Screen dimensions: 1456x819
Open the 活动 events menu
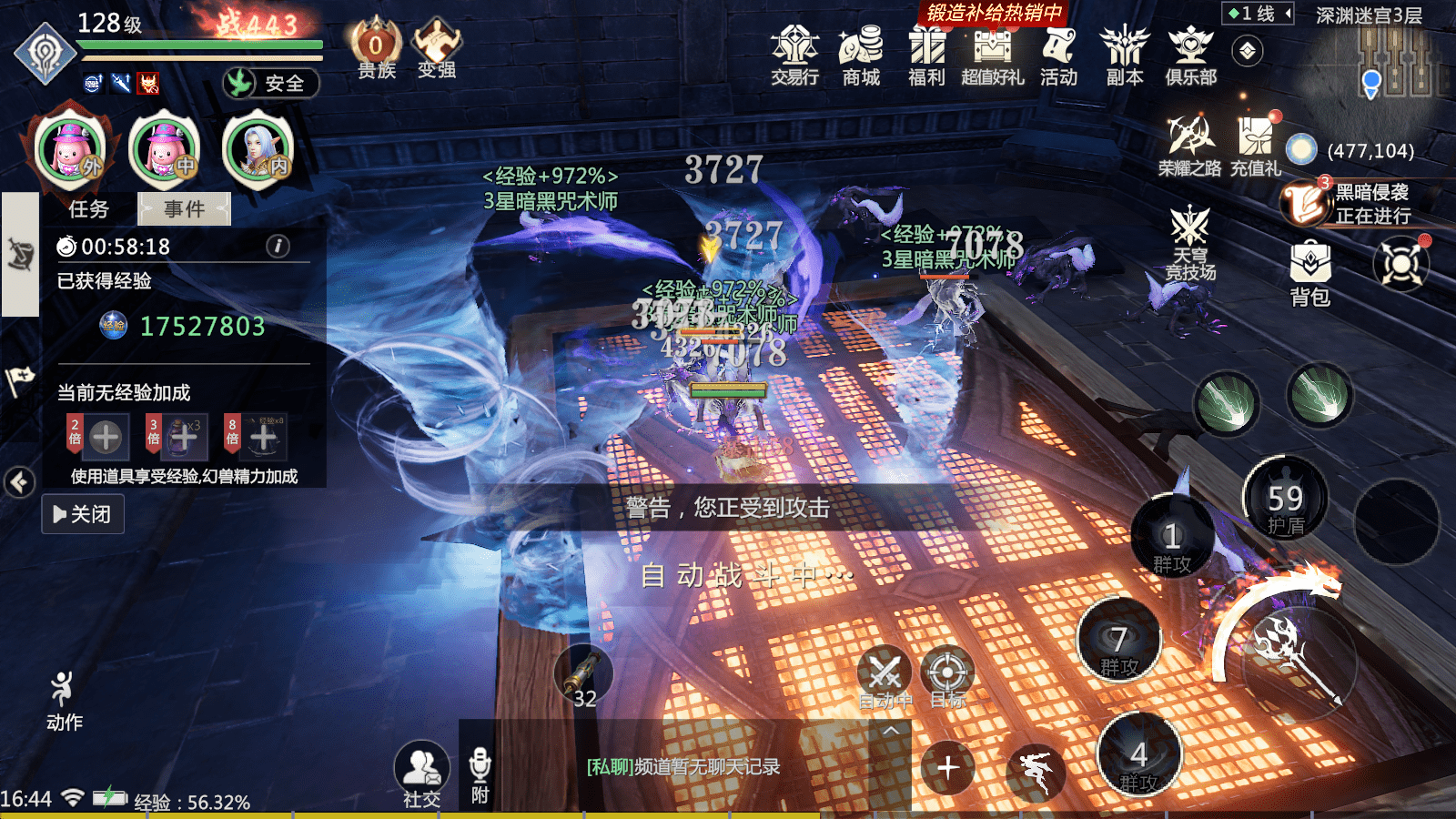pos(1058,54)
